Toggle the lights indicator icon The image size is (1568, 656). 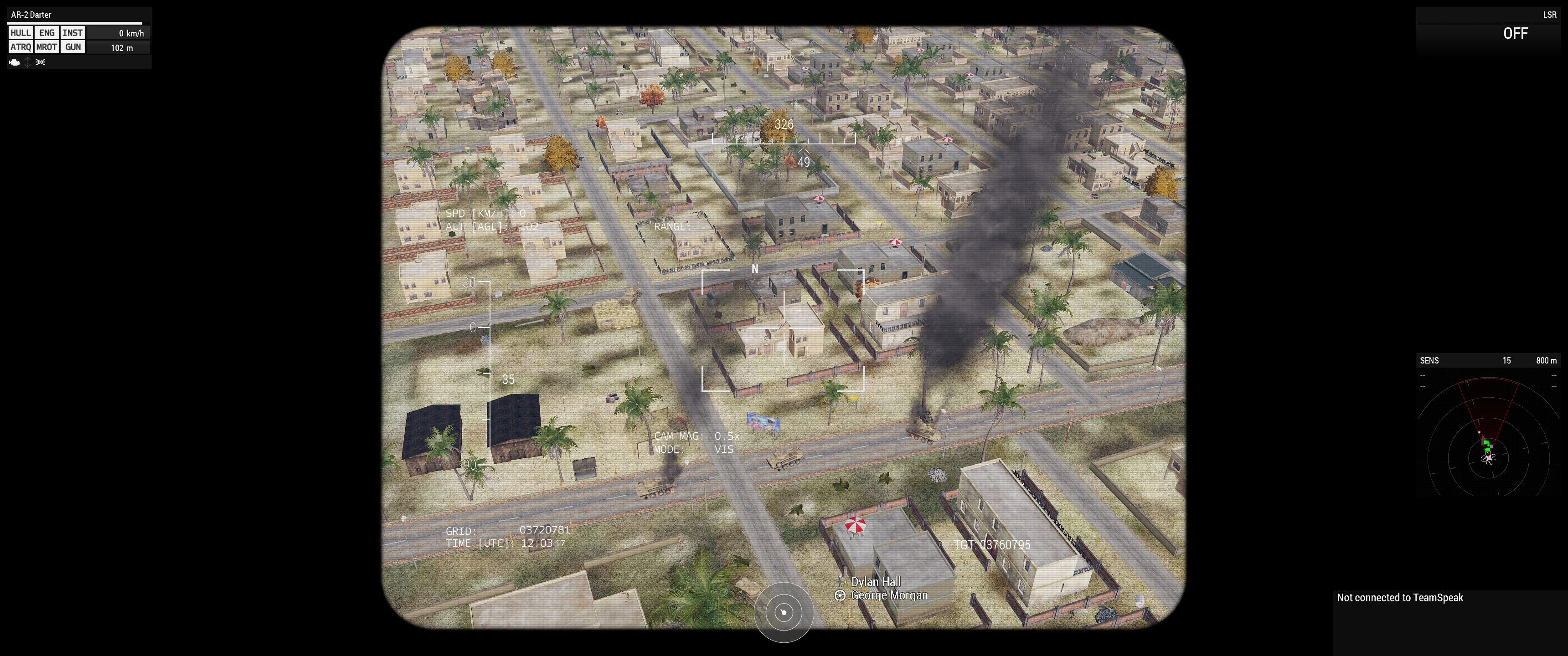(41, 62)
